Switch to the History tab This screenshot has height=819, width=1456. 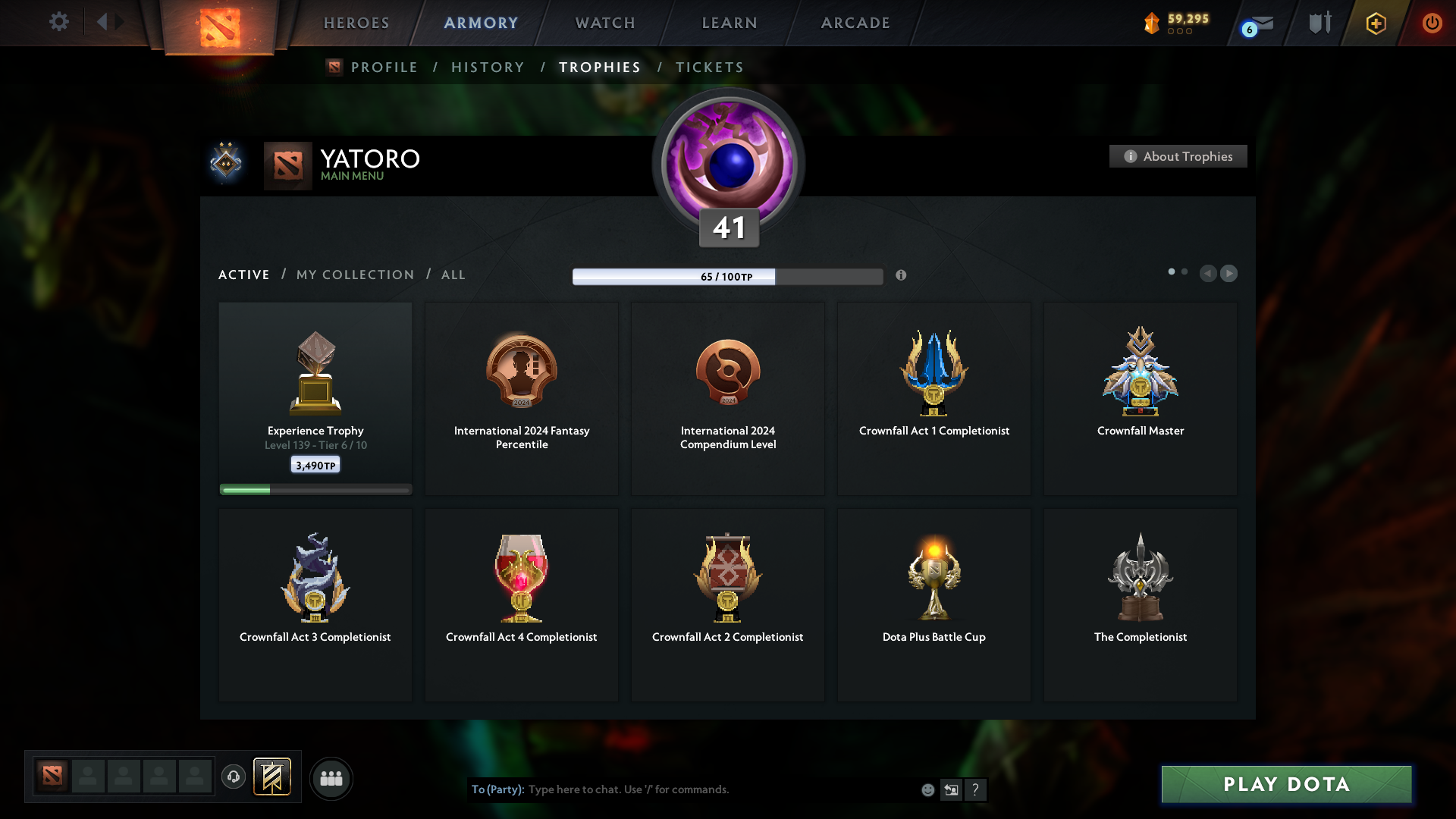[x=488, y=67]
